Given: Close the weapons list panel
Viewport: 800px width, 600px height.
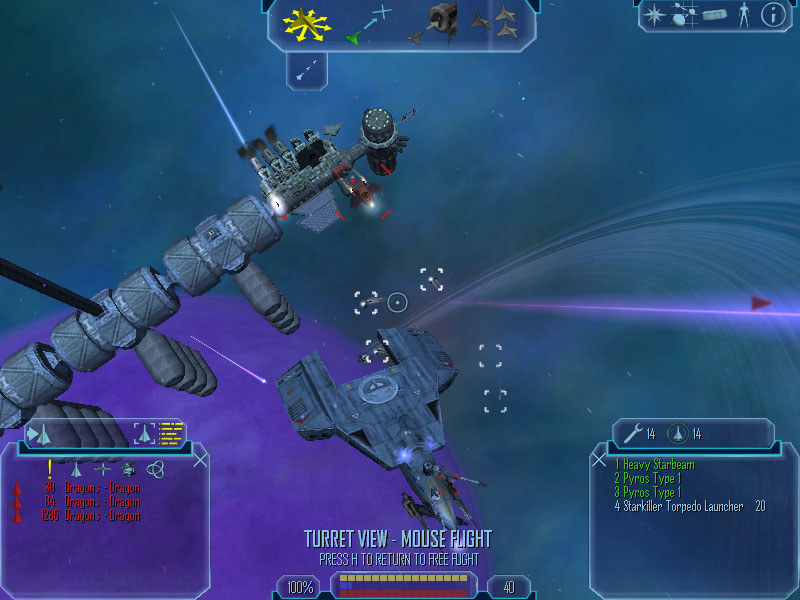Looking at the screenshot, I should 599,459.
